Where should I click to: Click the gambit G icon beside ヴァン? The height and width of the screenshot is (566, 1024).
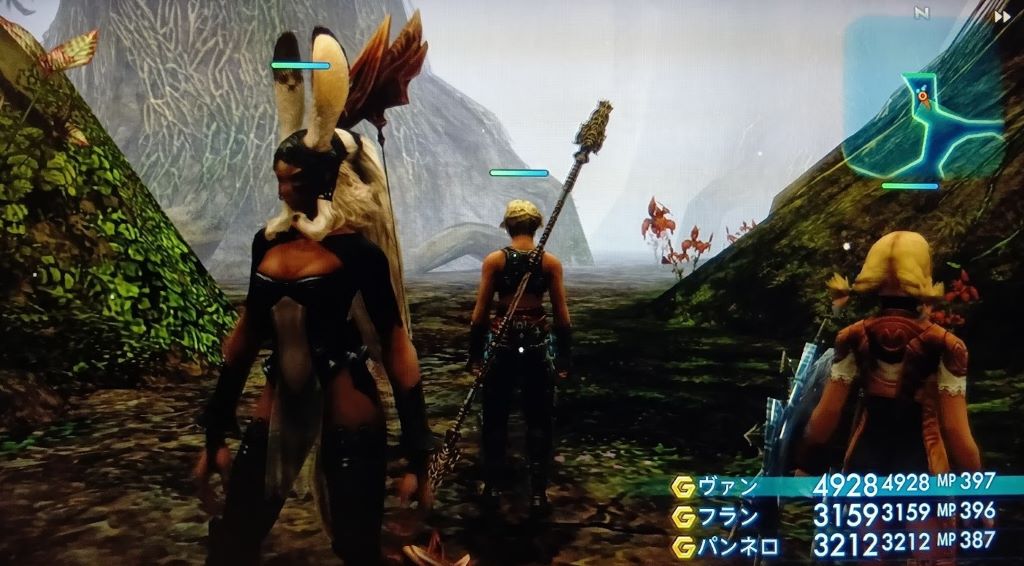[685, 487]
